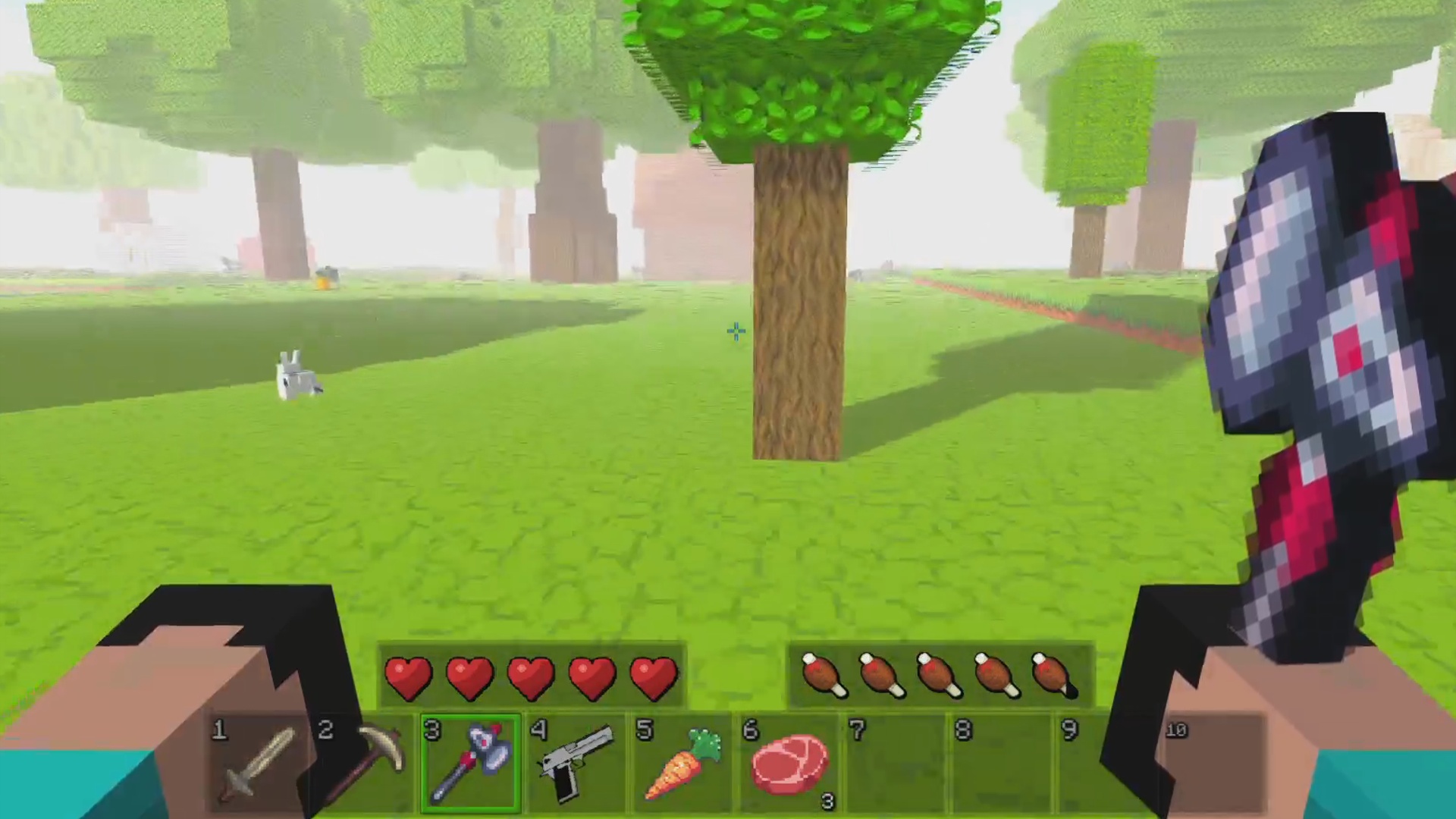Click the last drumstick hunger icon
Image resolution: width=1456 pixels, height=819 pixels.
[x=1057, y=675]
